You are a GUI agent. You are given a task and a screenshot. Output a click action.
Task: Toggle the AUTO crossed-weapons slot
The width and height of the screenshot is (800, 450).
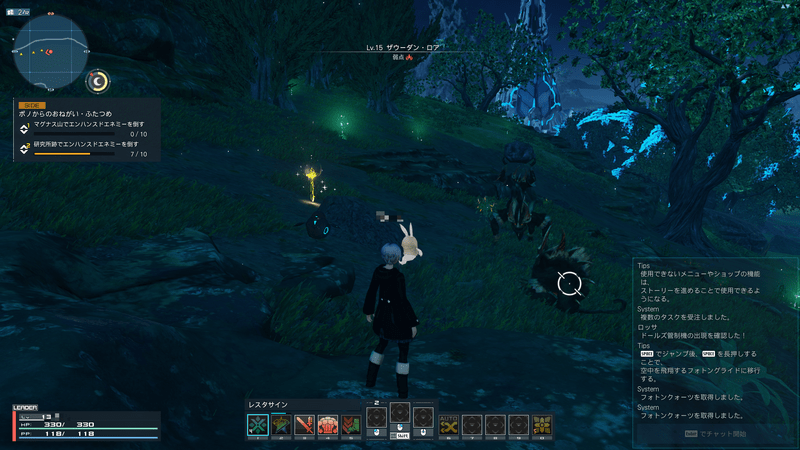[x=450, y=424]
